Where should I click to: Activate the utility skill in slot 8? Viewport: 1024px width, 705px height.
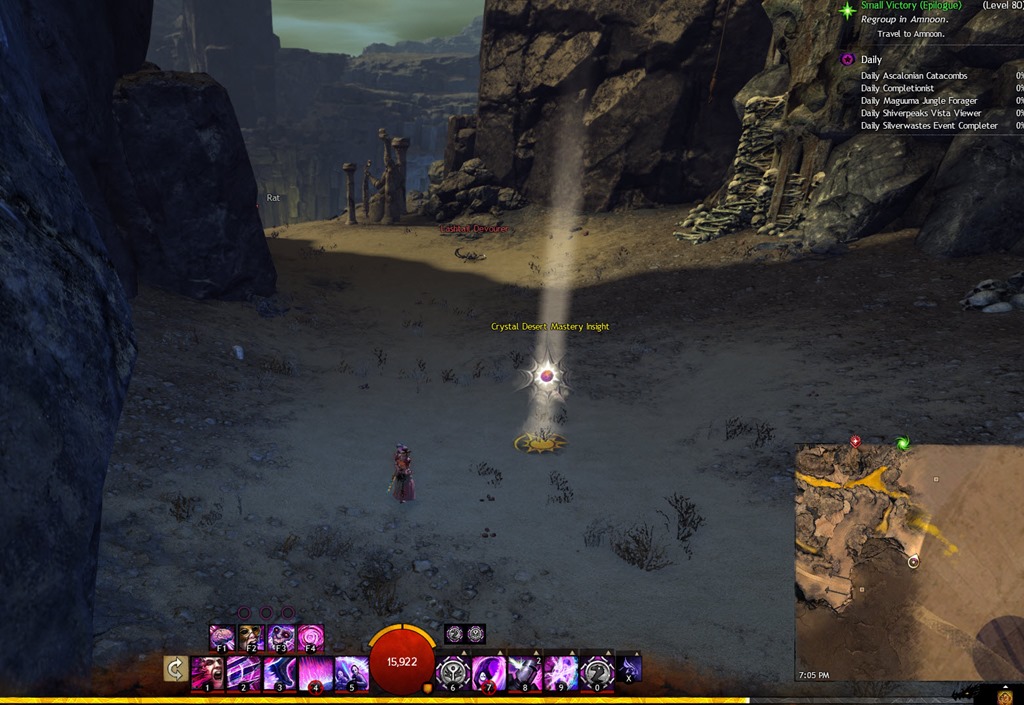coord(525,673)
